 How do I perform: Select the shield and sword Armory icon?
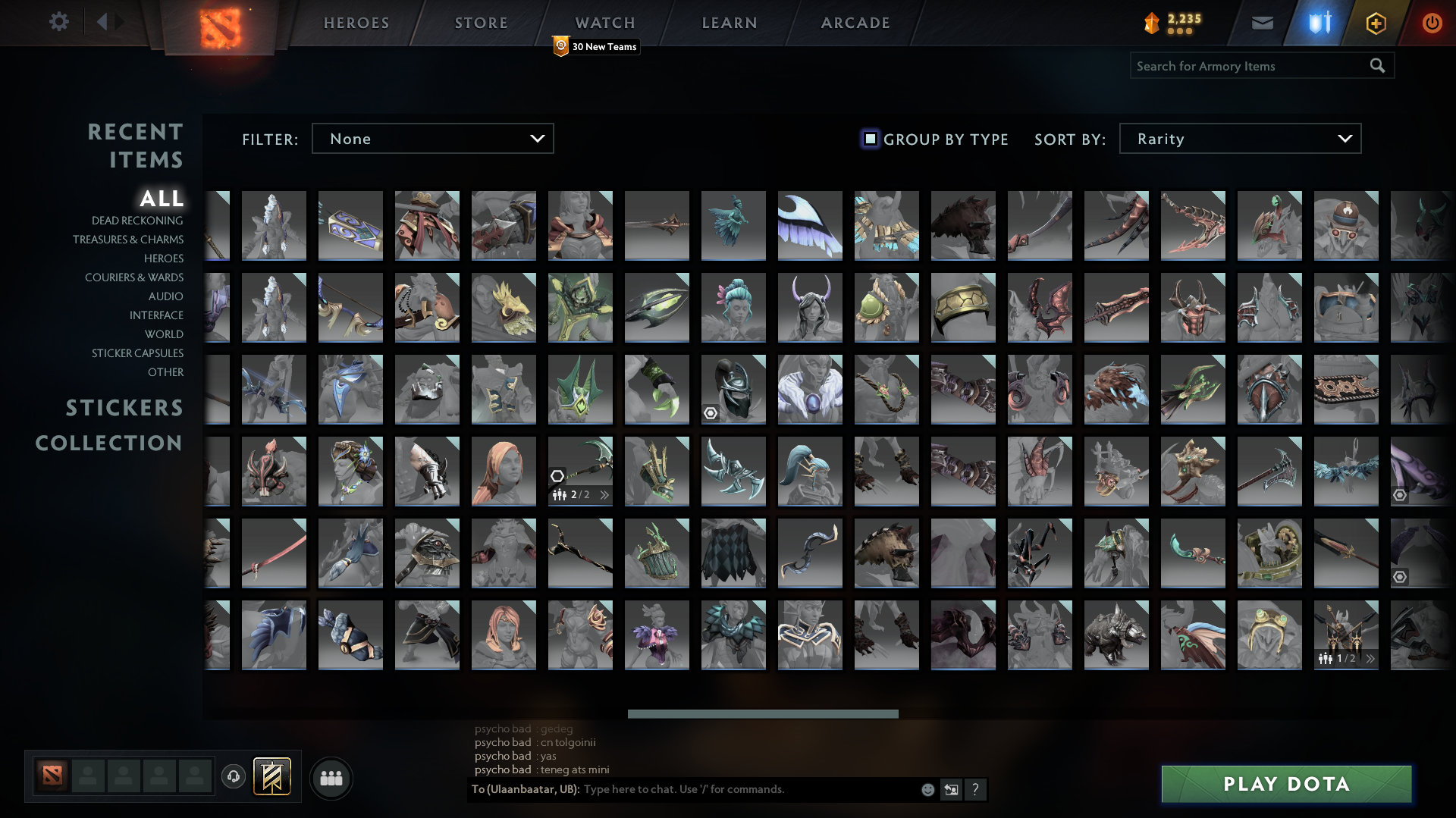coord(1319,23)
